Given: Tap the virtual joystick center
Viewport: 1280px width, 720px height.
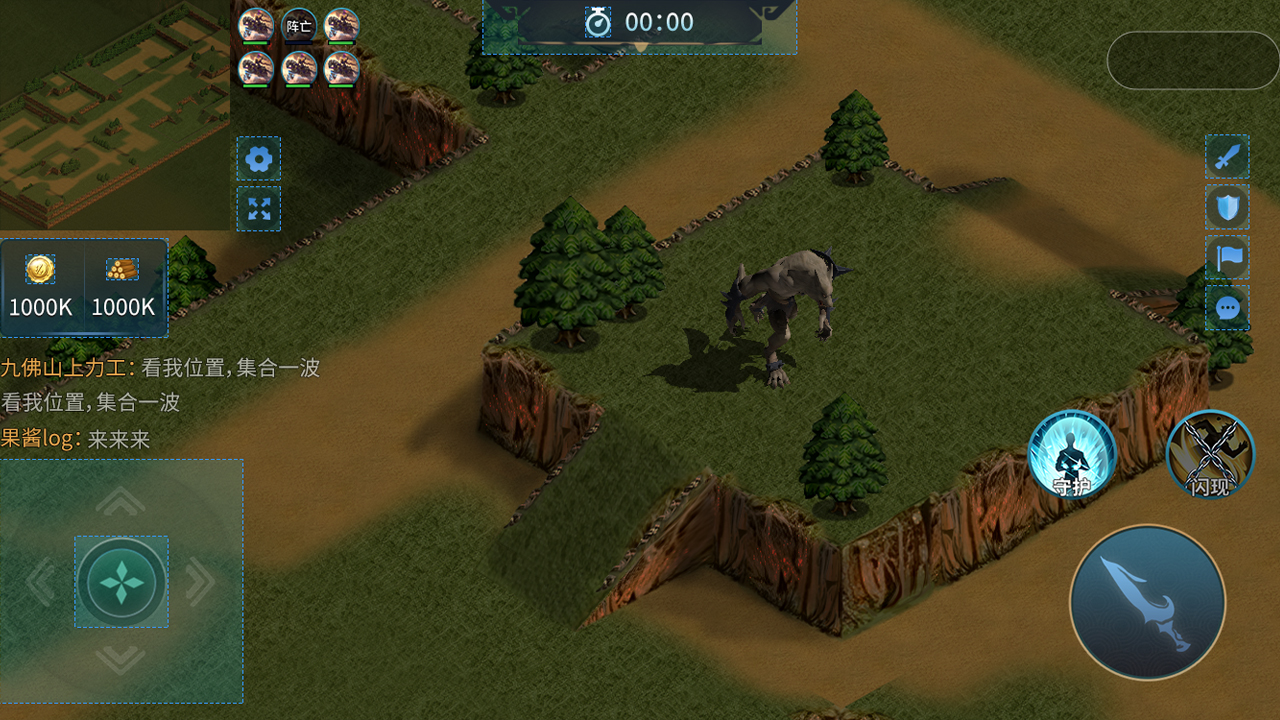Looking at the screenshot, I should [x=121, y=582].
